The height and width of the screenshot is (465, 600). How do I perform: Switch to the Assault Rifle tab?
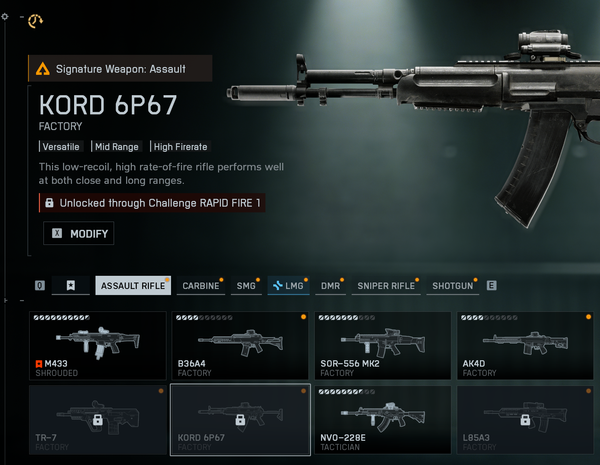point(133,286)
